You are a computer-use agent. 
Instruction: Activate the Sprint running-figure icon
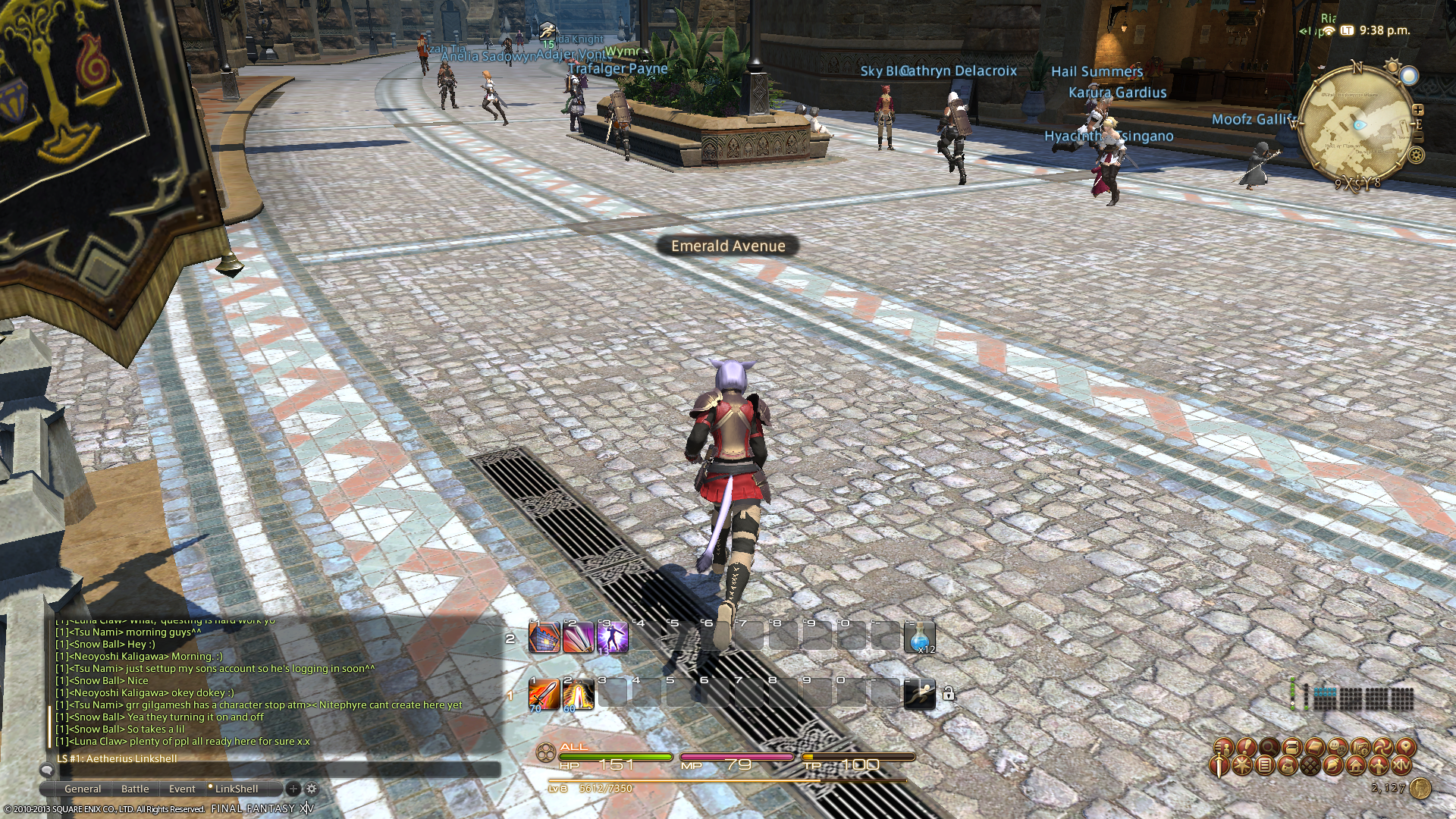coord(919,694)
